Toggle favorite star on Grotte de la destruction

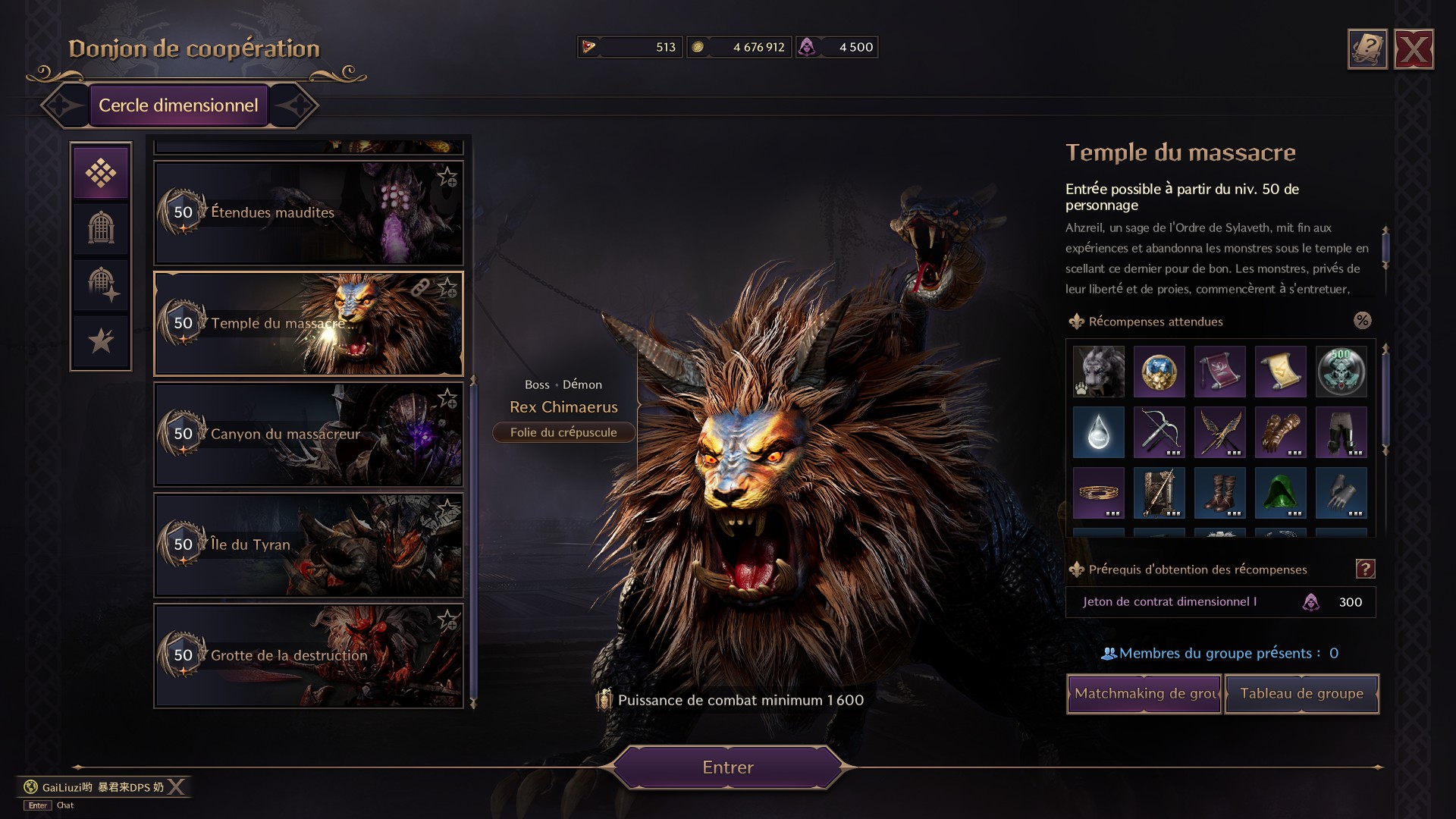[448, 618]
